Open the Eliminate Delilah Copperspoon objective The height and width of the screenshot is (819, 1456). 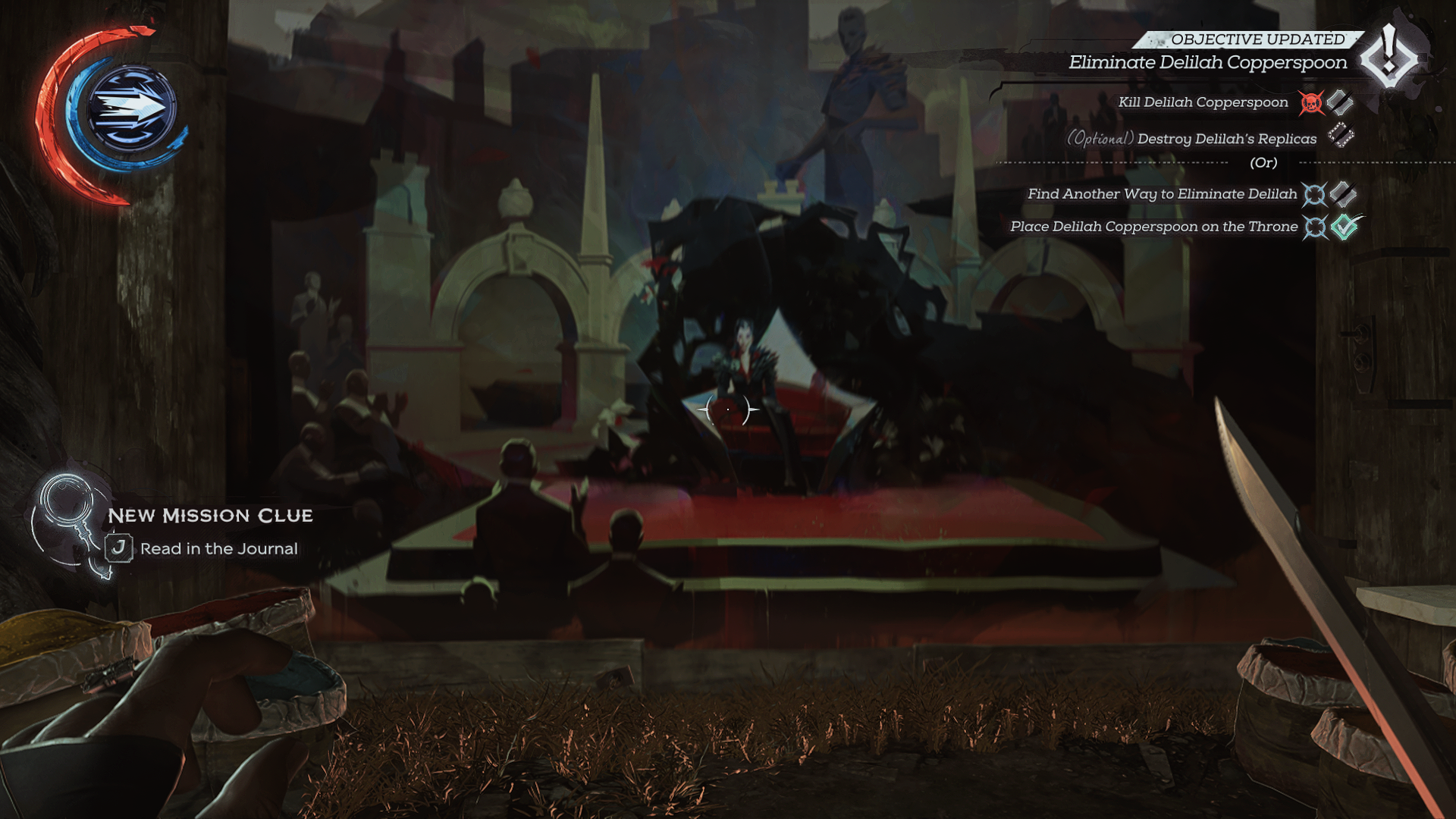1207,63
